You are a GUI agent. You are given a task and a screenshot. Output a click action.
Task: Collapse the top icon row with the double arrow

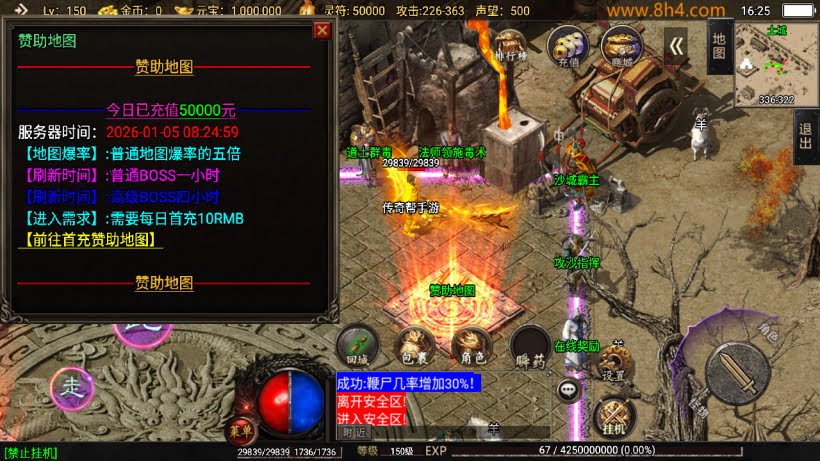point(677,46)
